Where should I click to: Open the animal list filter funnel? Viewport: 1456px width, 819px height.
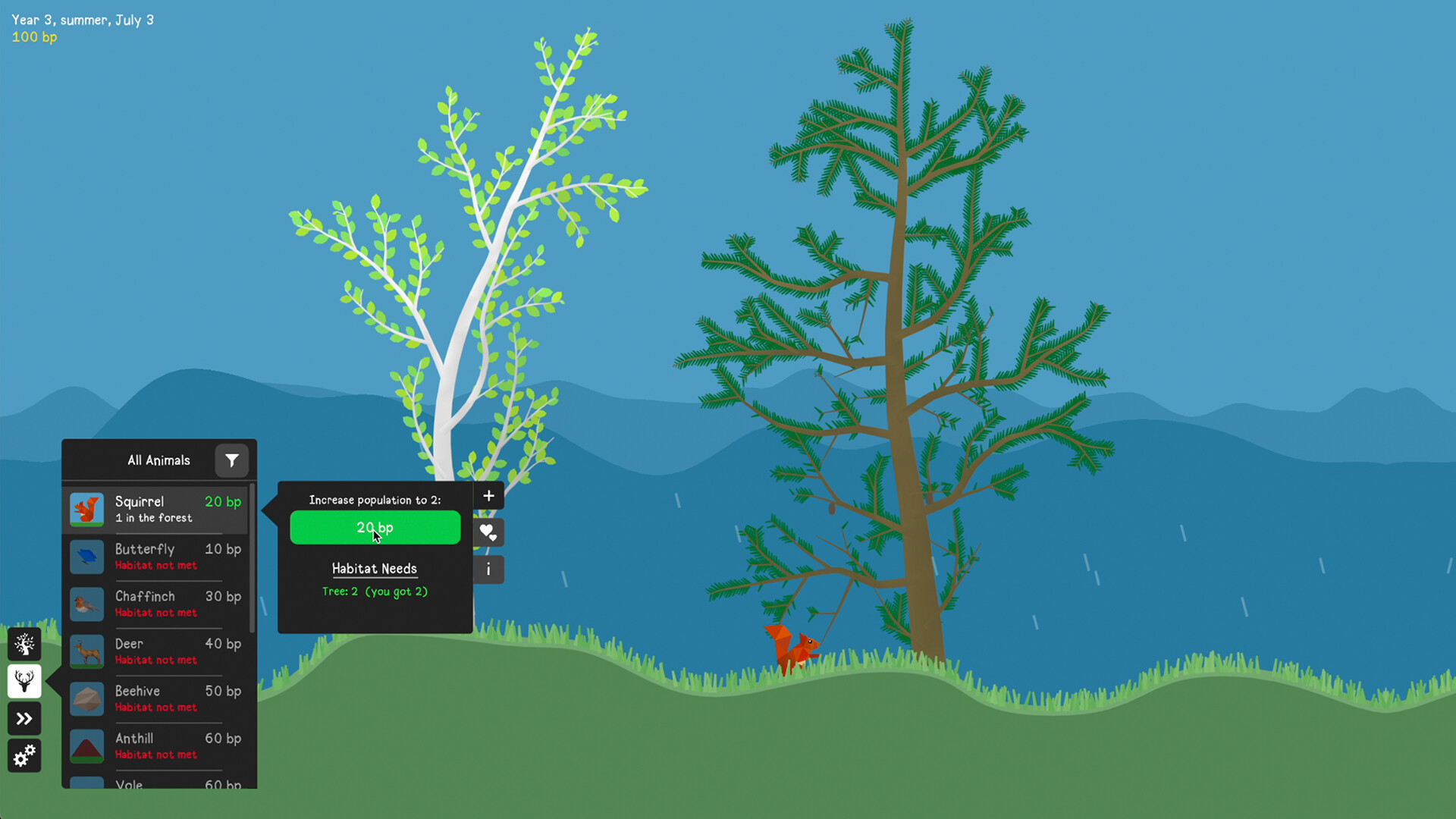[x=232, y=460]
